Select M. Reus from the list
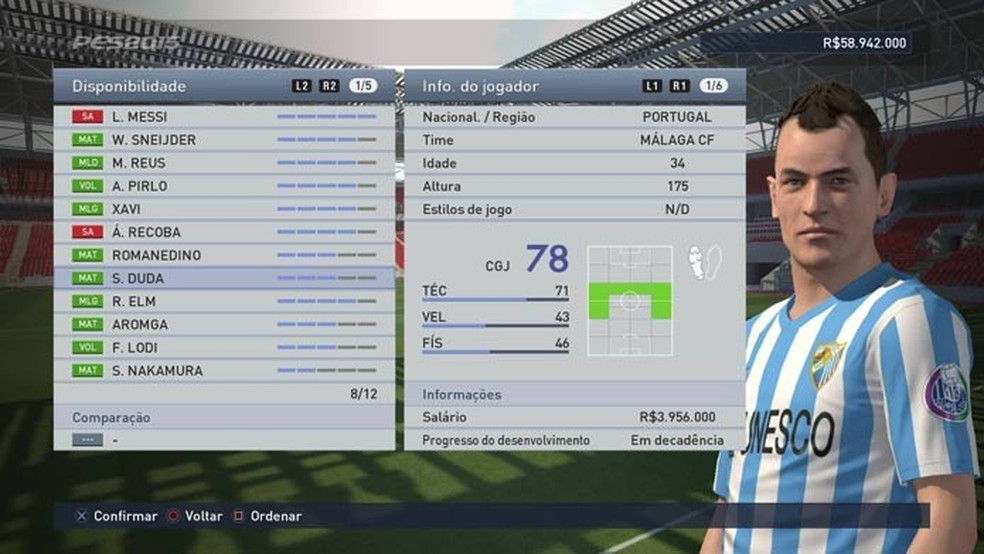This screenshot has width=984, height=554. pos(224,163)
